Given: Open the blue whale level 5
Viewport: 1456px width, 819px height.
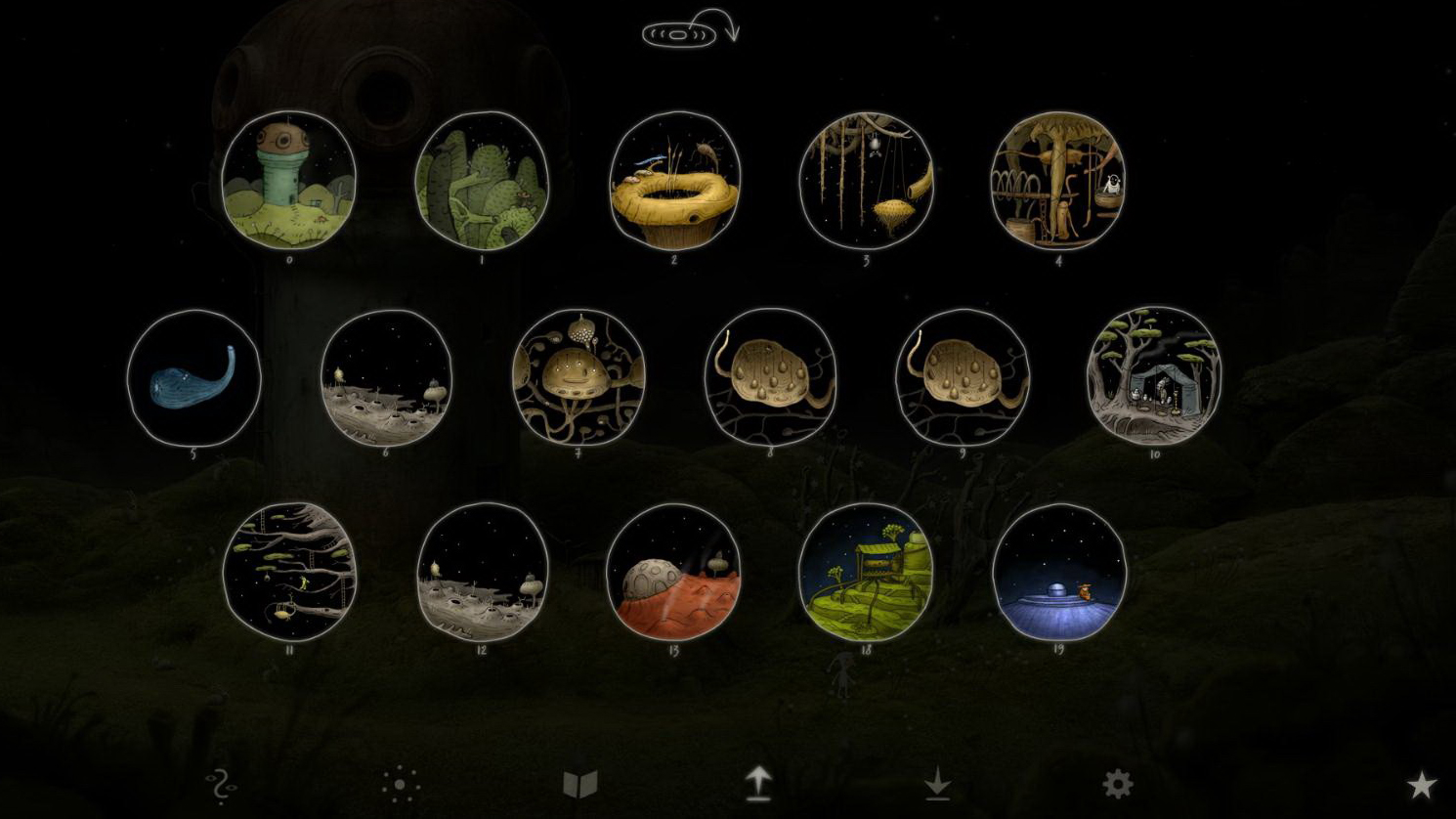Looking at the screenshot, I should pyautogui.click(x=193, y=378).
